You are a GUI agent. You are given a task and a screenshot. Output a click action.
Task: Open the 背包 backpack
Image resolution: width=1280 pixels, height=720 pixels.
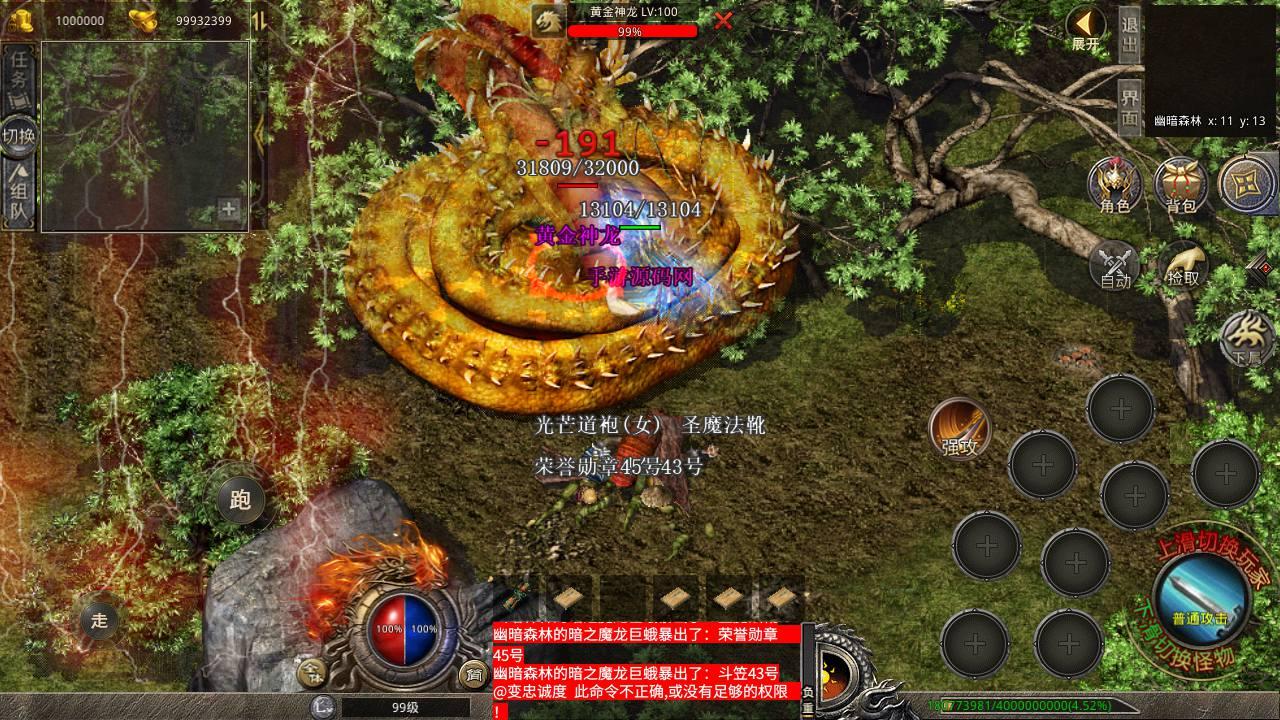tap(1181, 185)
